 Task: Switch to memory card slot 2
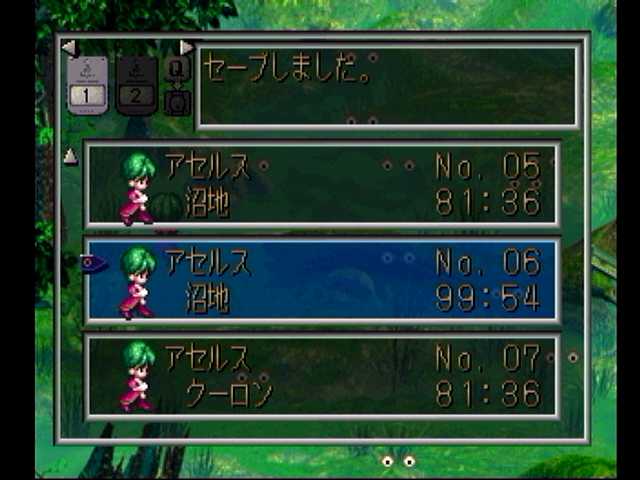pyautogui.click(x=137, y=85)
